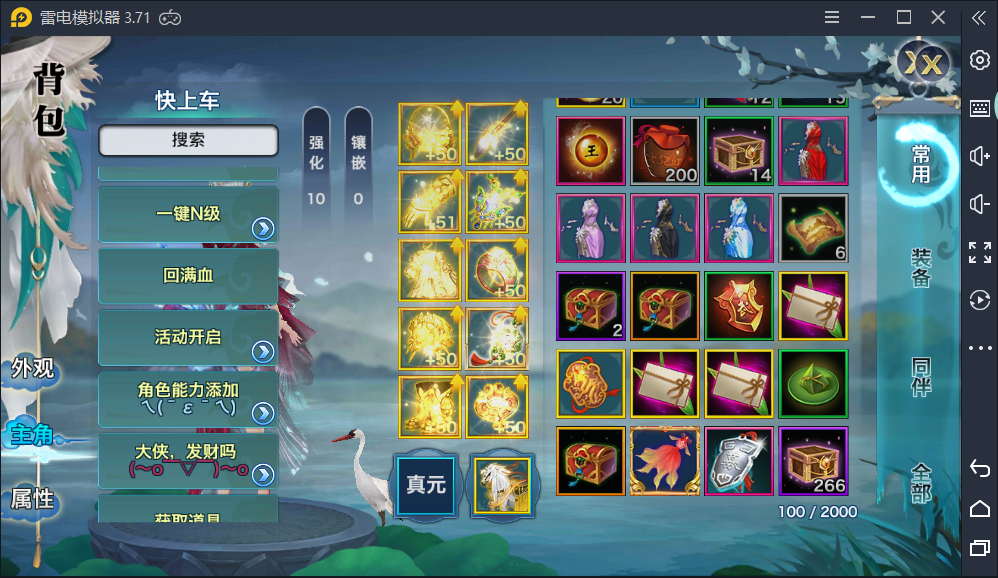Viewport: 998px width, 578px height.
Task: Select 角色能力添加 menu entry
Action: (x=188, y=399)
